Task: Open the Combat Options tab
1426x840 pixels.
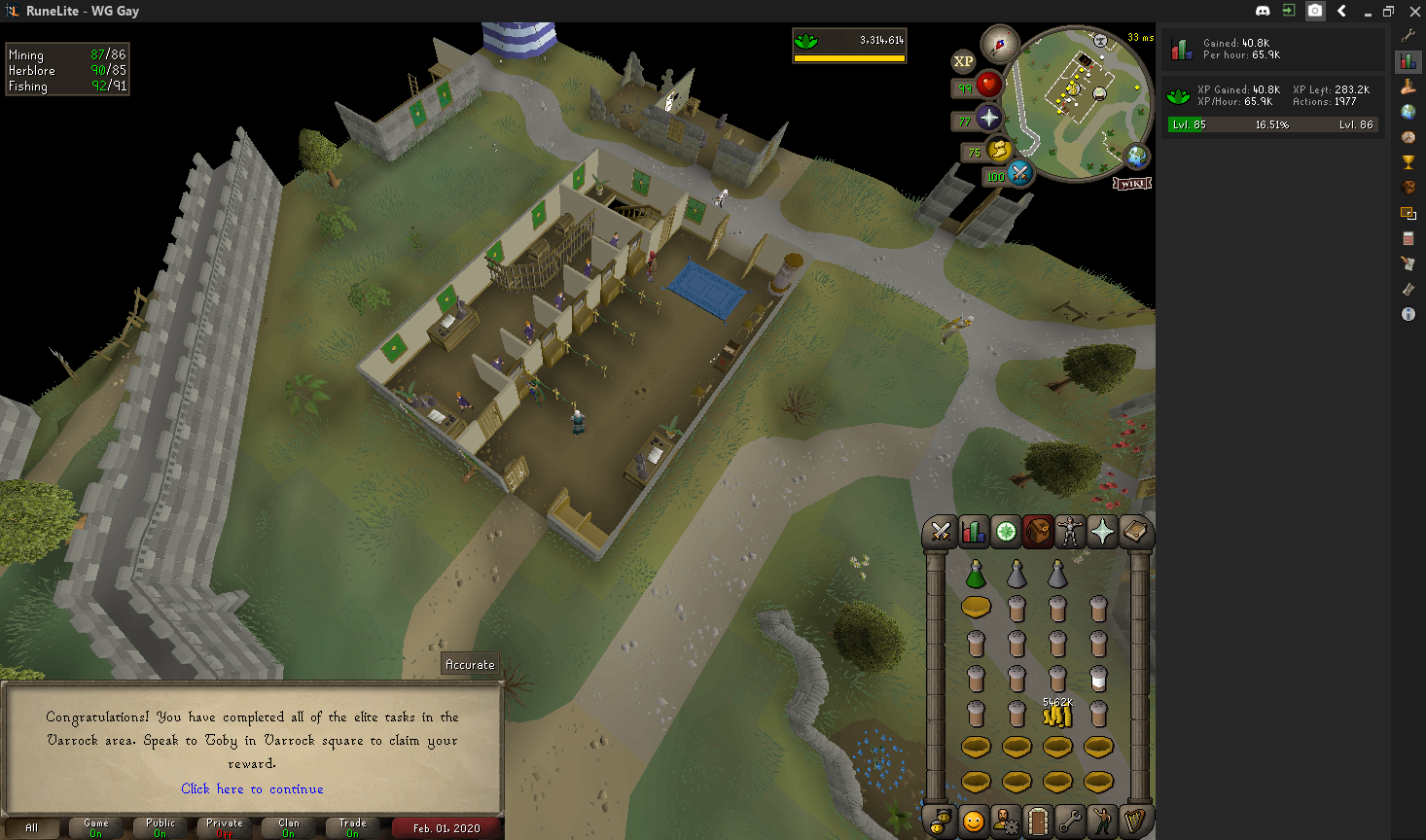Action: coord(941,532)
